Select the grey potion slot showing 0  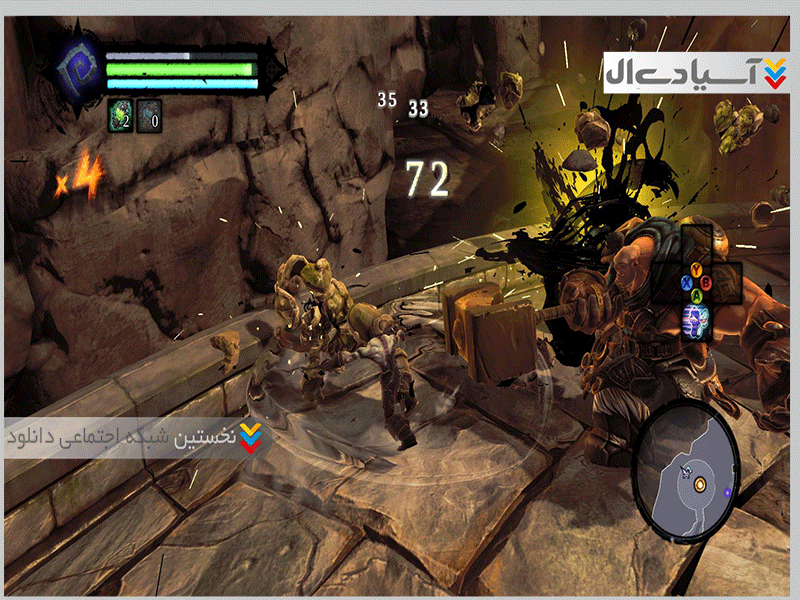(x=148, y=116)
